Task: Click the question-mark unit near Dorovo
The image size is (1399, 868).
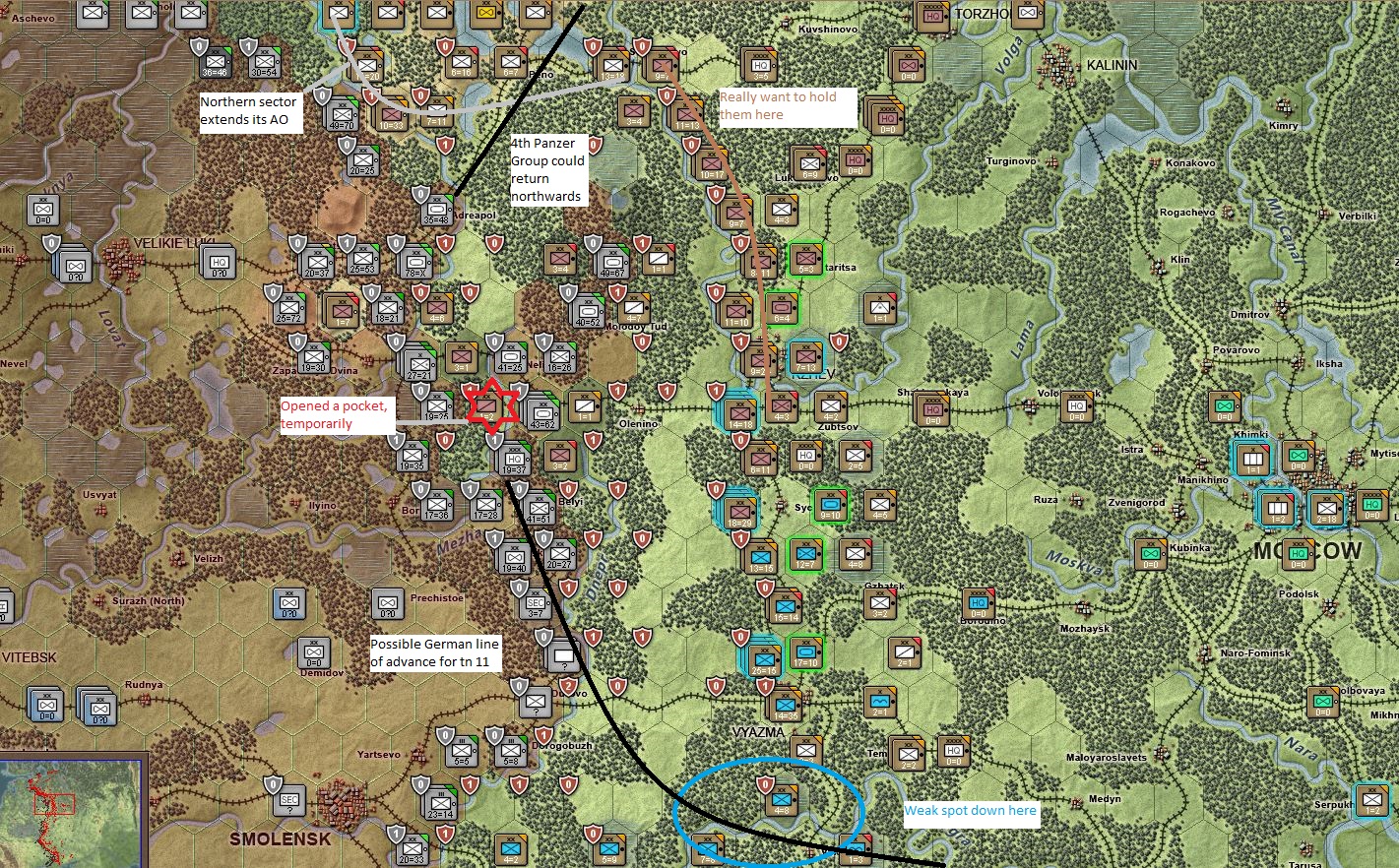Action: coord(536,704)
